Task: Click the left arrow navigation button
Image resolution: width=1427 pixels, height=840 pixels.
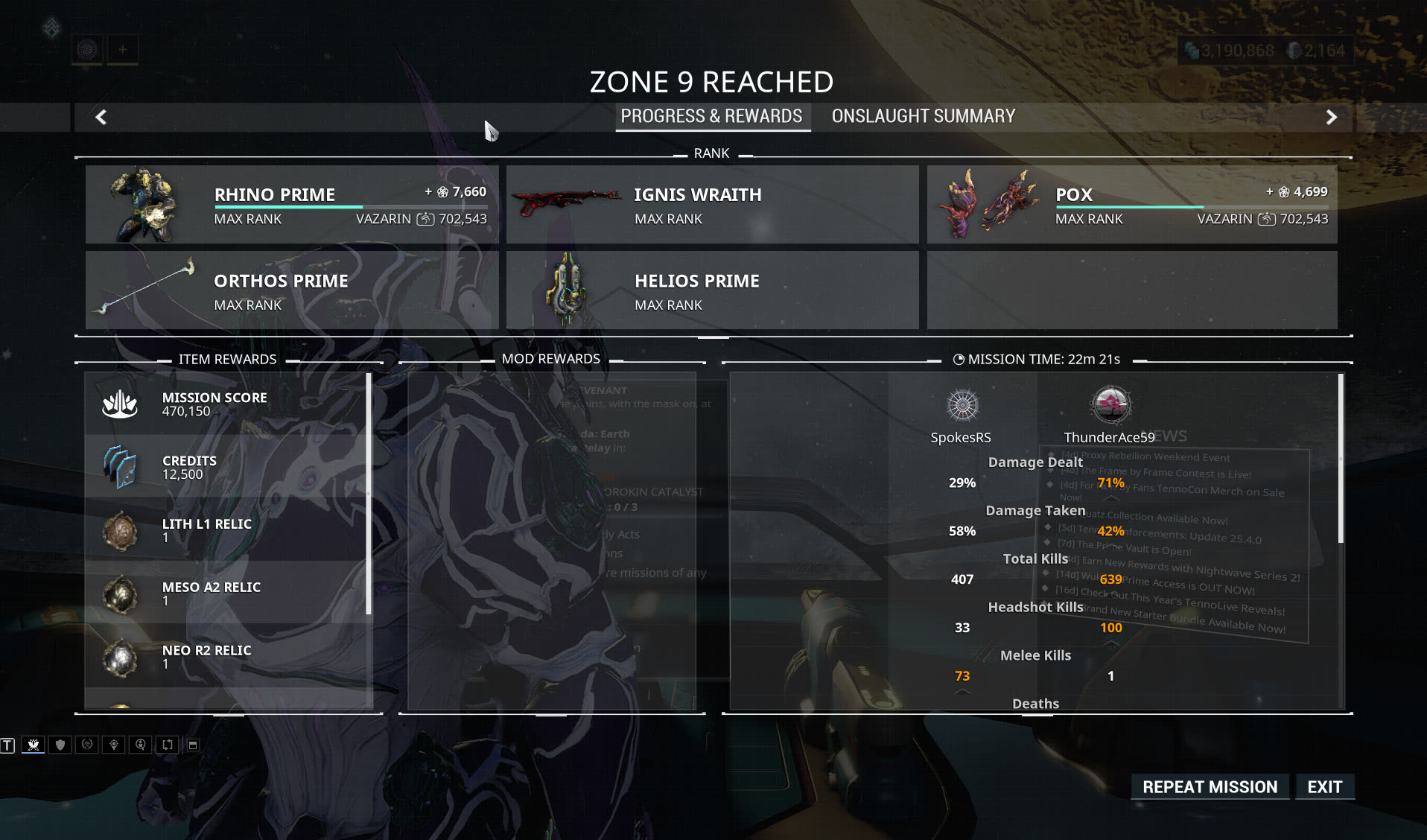Action: click(101, 117)
